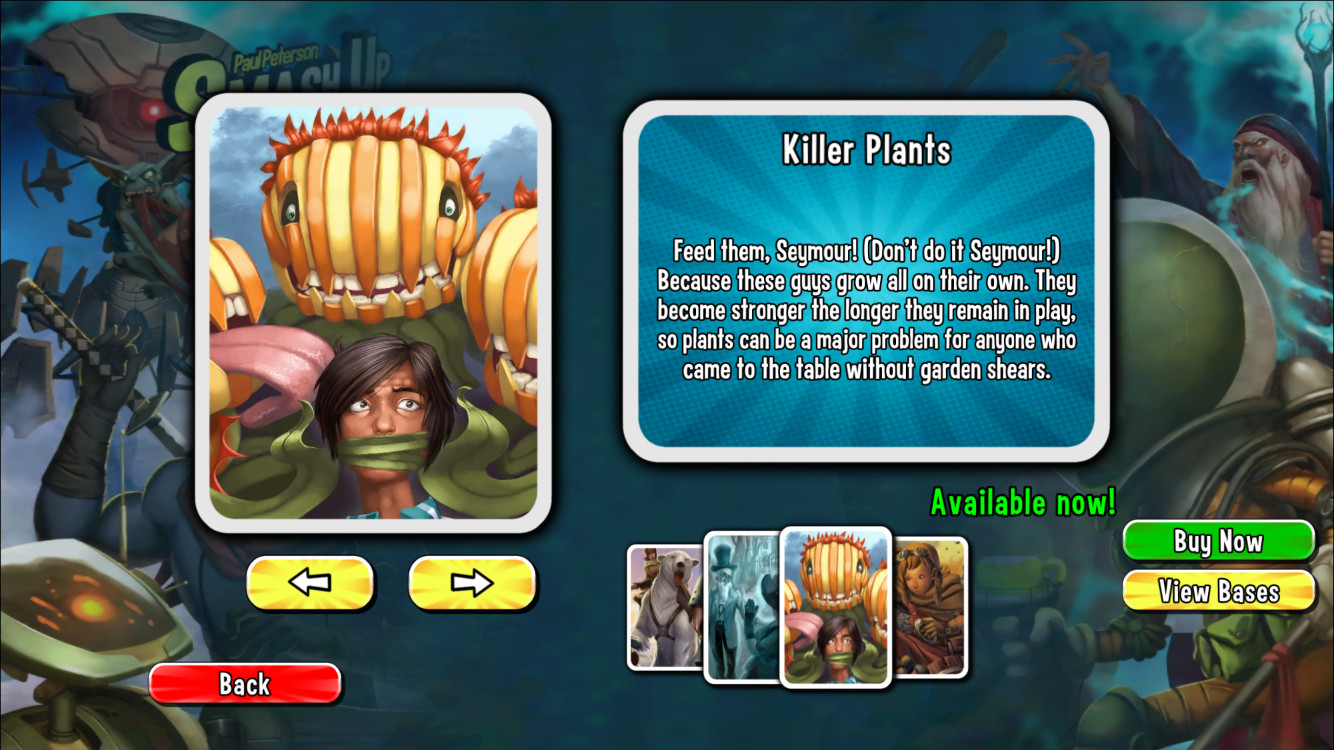Click the Killer Plants title heading
Viewport: 1334px width, 750px height.
tap(866, 150)
